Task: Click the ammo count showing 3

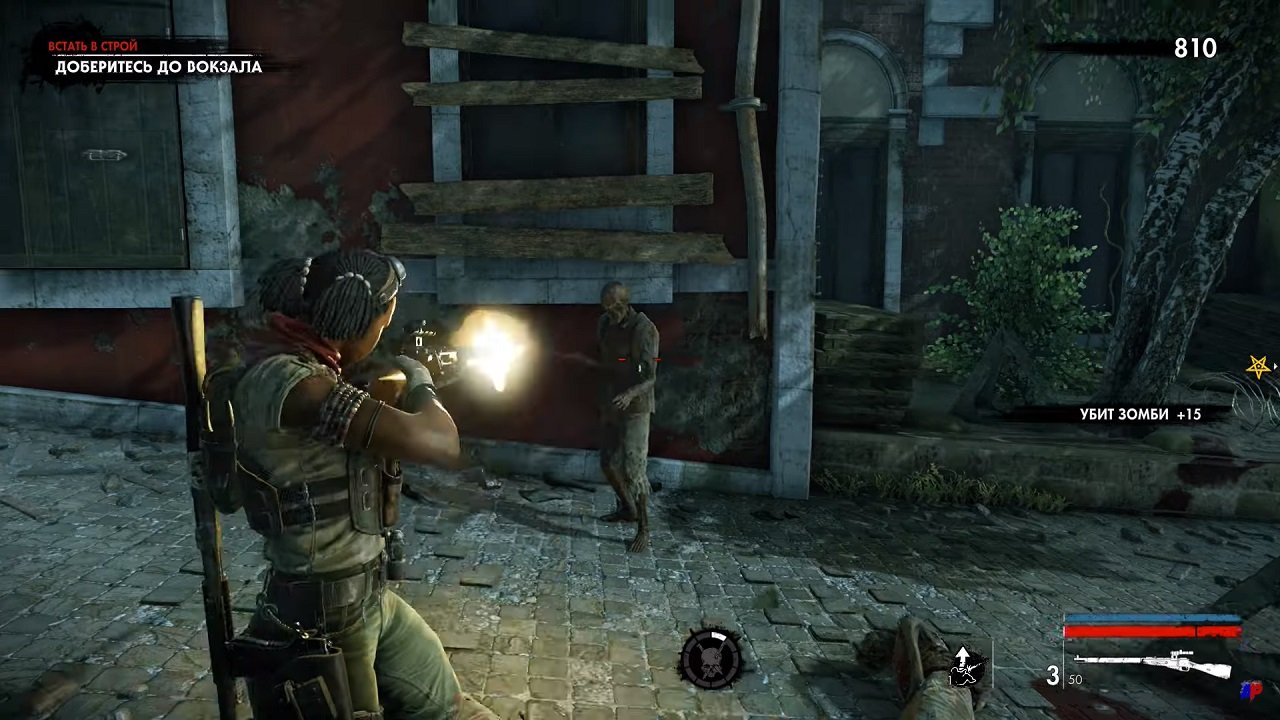Action: pyautogui.click(x=1052, y=675)
